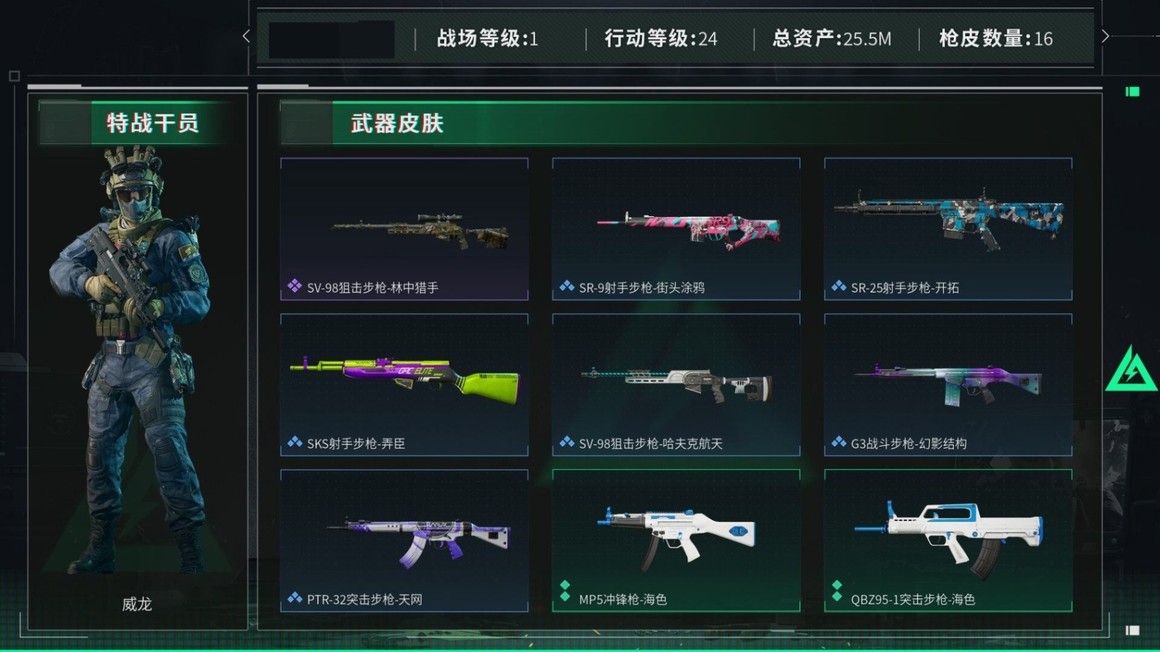Open the PTR-32突击步枪-天网 skin card
Viewport: 1160px width, 652px height.
click(404, 541)
